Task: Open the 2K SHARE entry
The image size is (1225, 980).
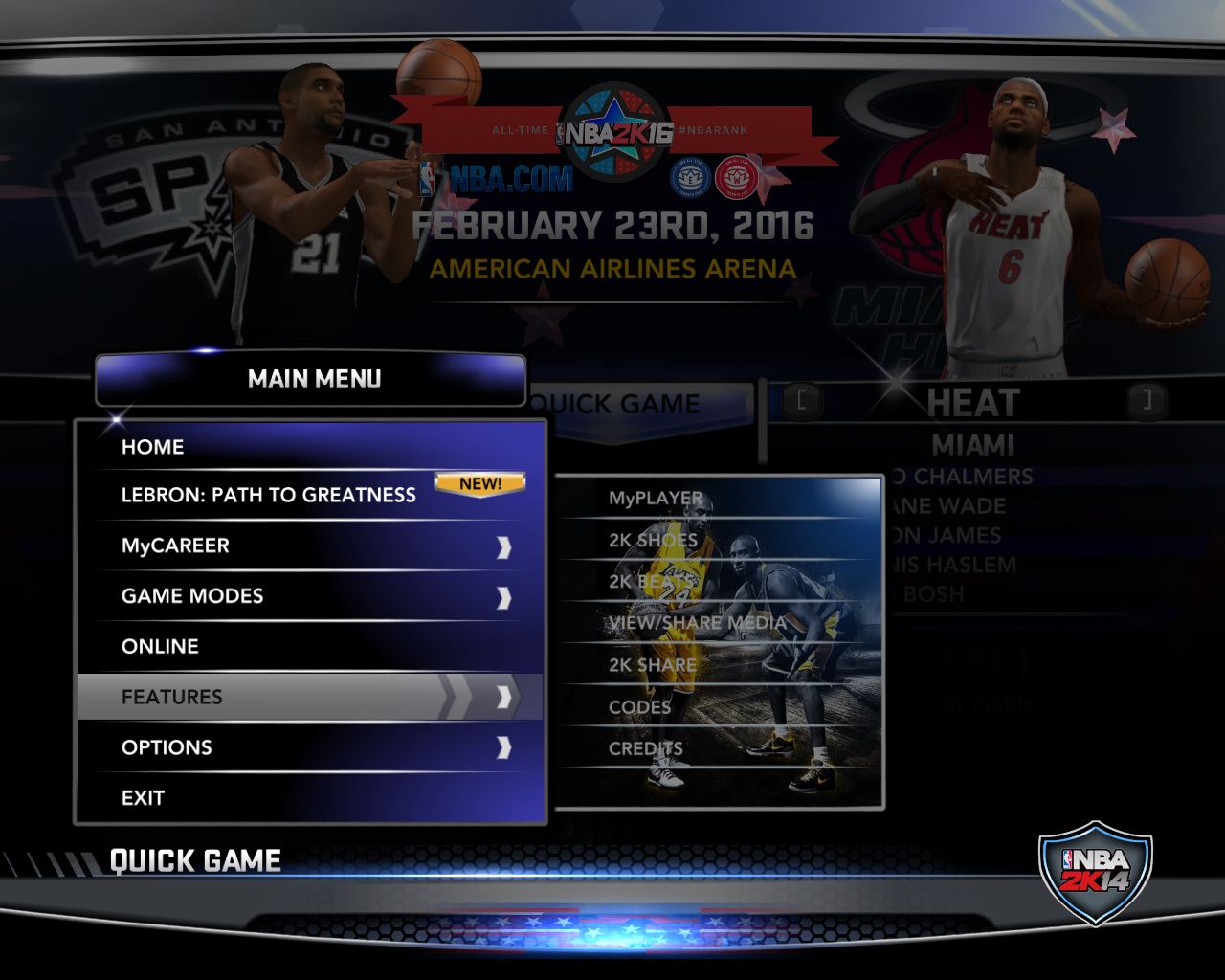Action: pyautogui.click(x=652, y=665)
